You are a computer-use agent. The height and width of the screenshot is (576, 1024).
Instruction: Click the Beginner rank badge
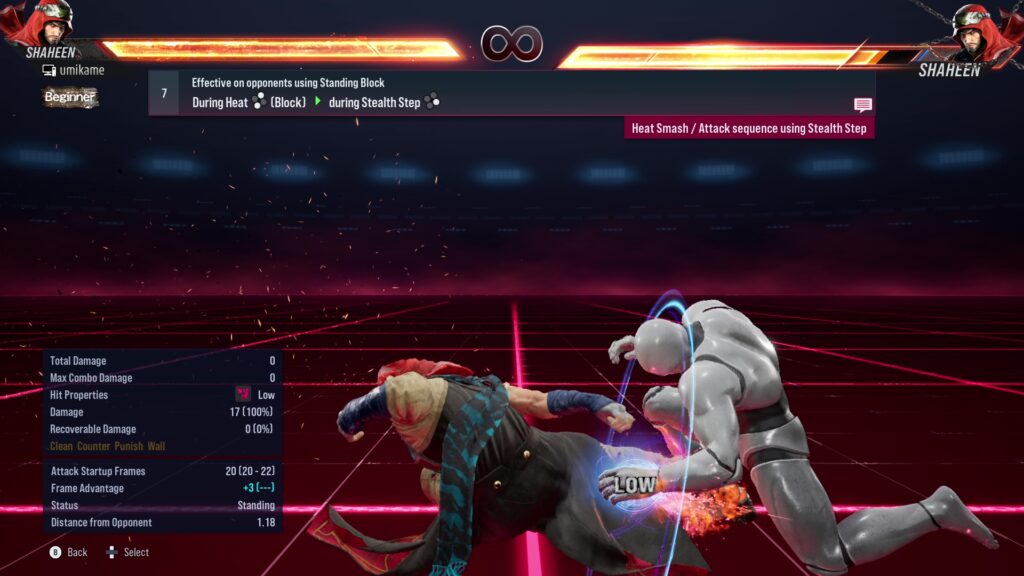click(70, 97)
